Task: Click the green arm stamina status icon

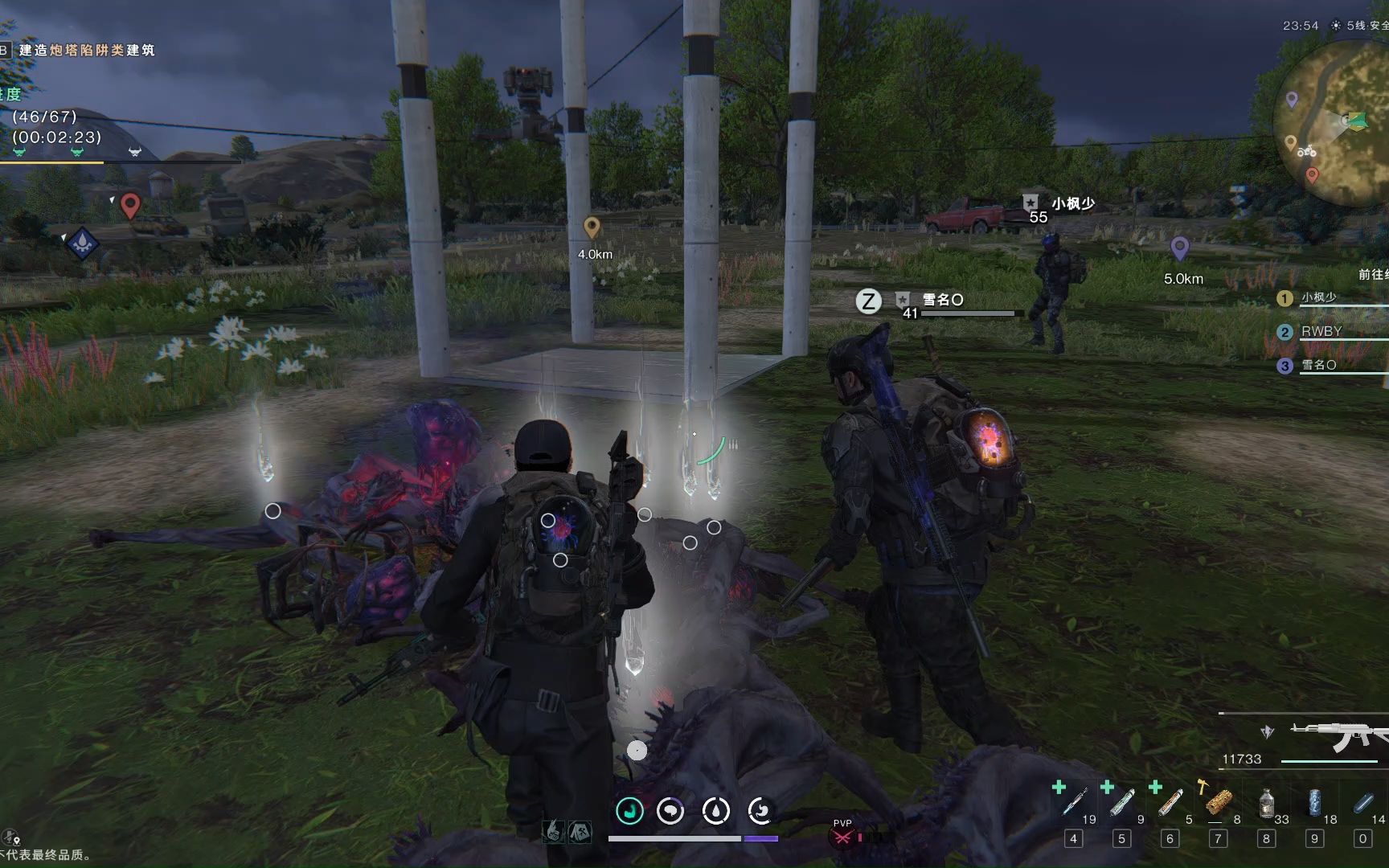Action: [630, 811]
